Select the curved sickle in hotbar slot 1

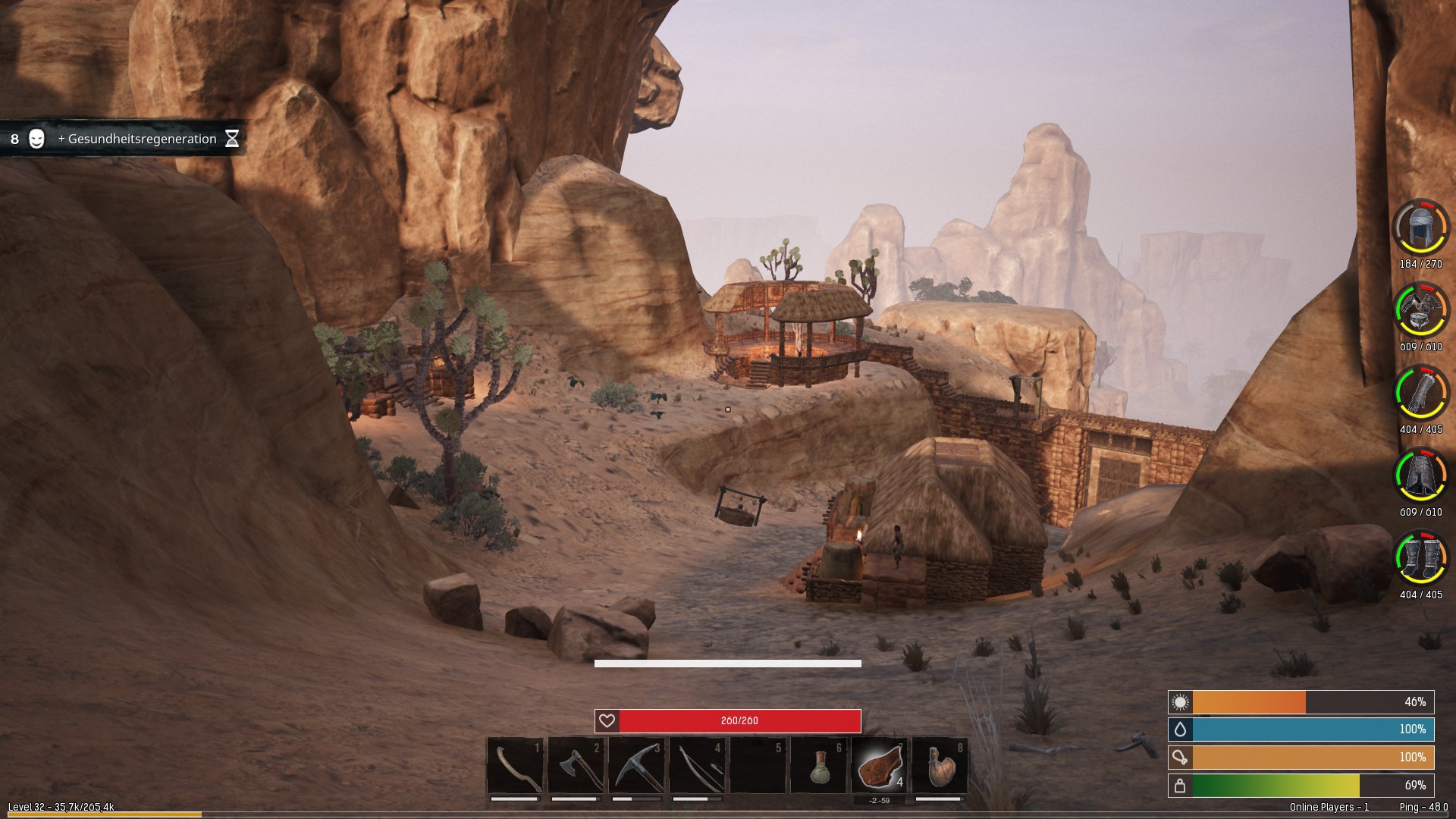tap(516, 766)
